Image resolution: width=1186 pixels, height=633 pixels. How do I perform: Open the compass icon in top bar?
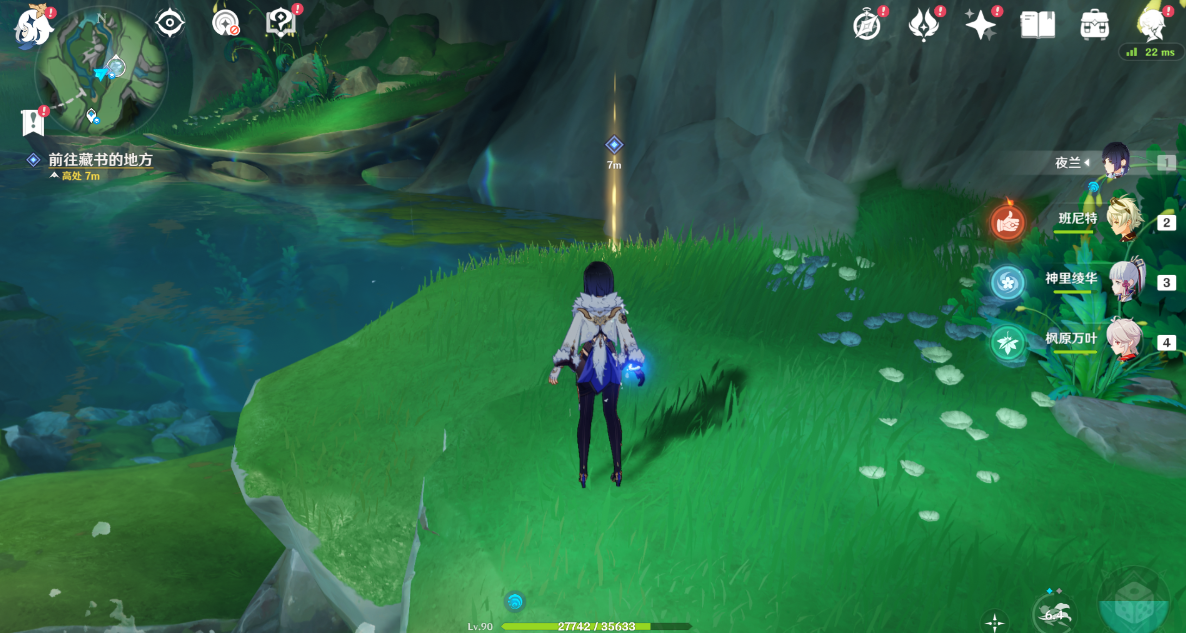tap(866, 24)
